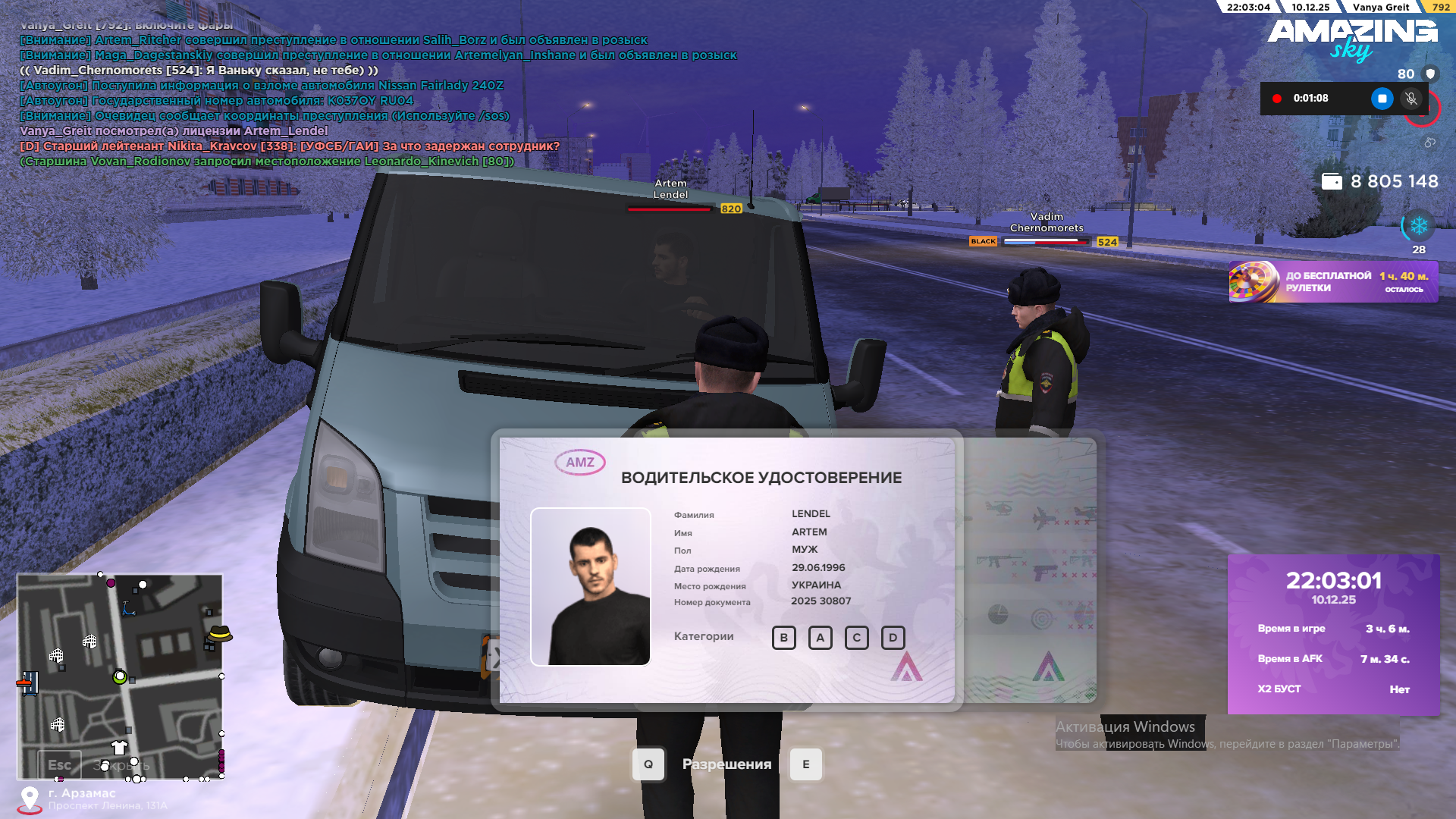Click the shield armor icon
Viewport: 1456px width, 819px height.
tap(1431, 74)
